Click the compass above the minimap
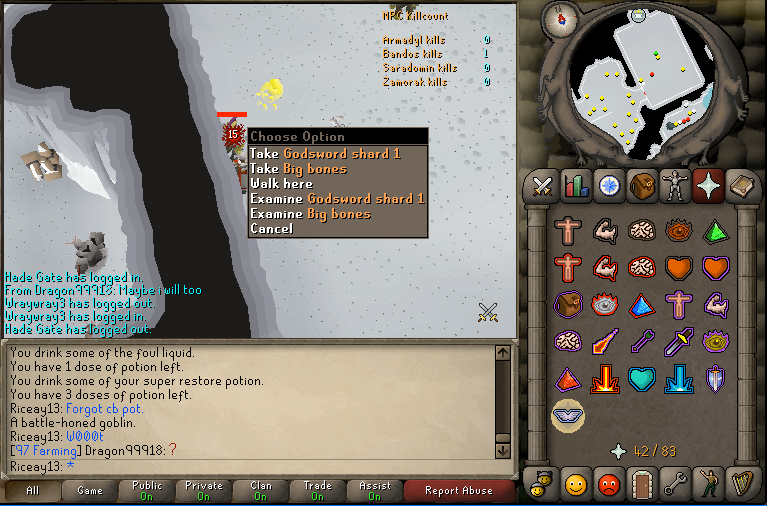 (x=561, y=16)
